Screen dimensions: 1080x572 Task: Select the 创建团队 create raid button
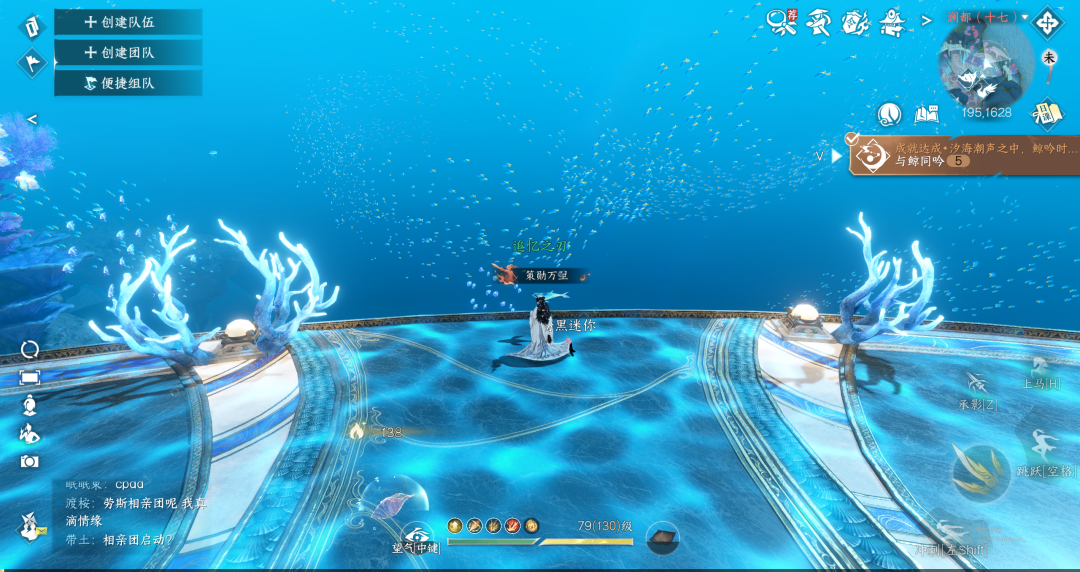[128, 52]
